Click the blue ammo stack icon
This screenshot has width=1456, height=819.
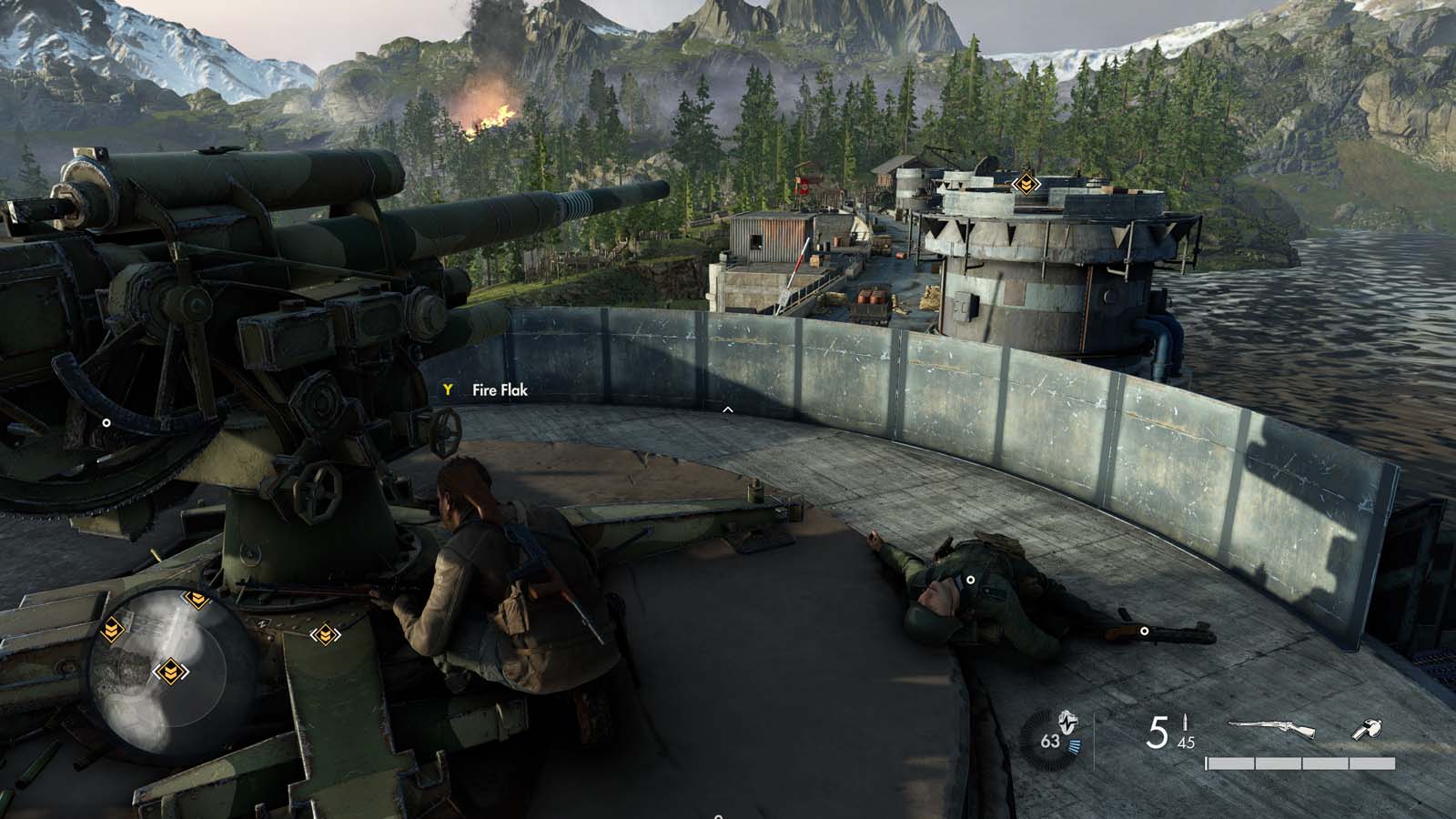click(x=1074, y=744)
